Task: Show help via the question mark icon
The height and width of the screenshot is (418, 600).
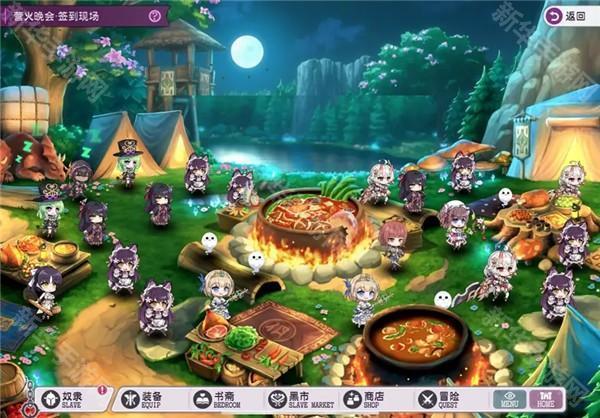Action: [x=154, y=16]
